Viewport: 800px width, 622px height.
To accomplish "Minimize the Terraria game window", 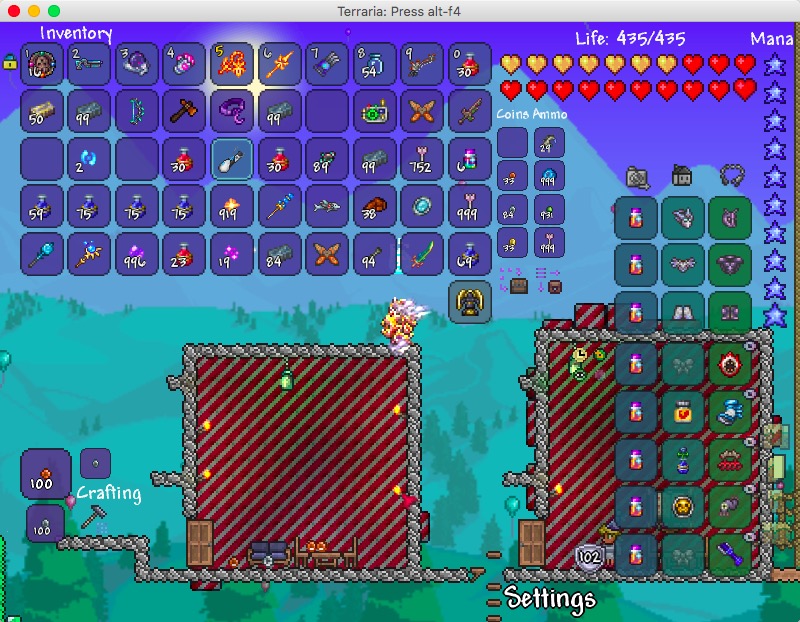I will 34,10.
